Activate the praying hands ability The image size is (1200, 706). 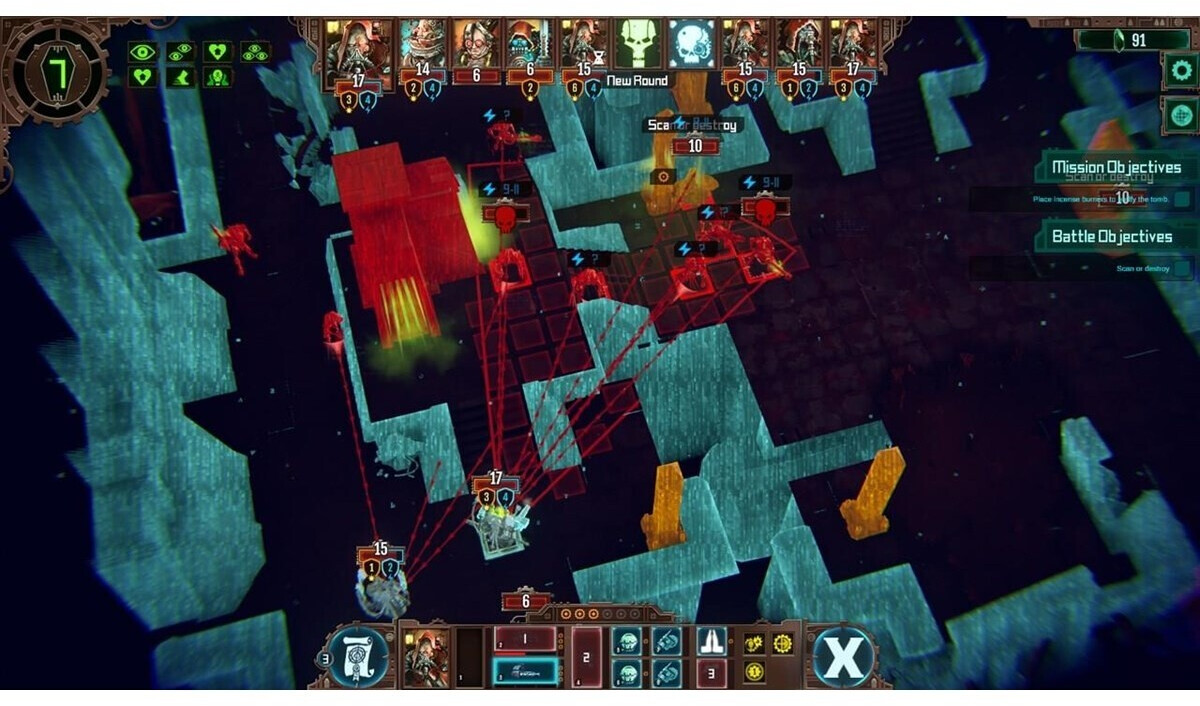pos(711,639)
